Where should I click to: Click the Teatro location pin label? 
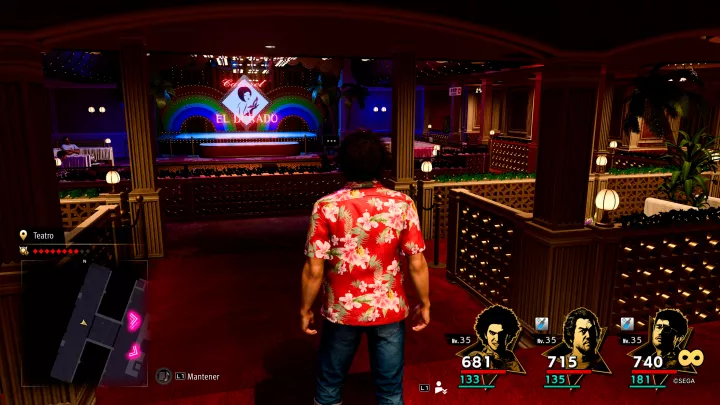tap(42, 236)
